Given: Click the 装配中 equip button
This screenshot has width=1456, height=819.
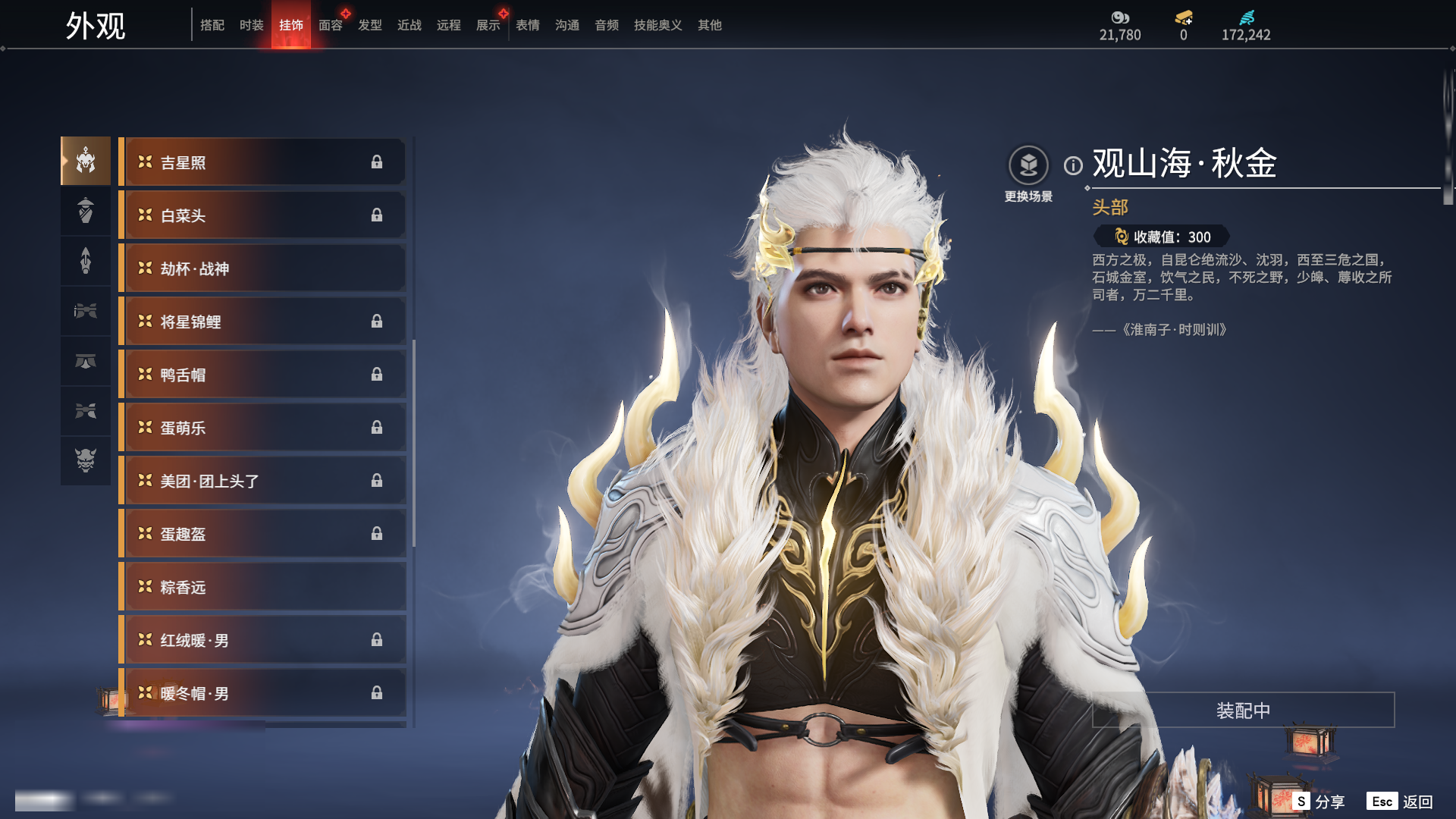Looking at the screenshot, I should (x=1243, y=710).
